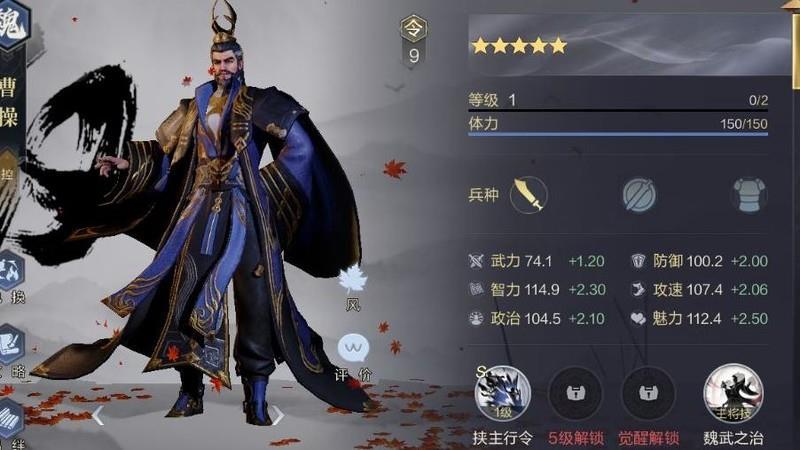Show previous general with left arrow

pos(99,415)
